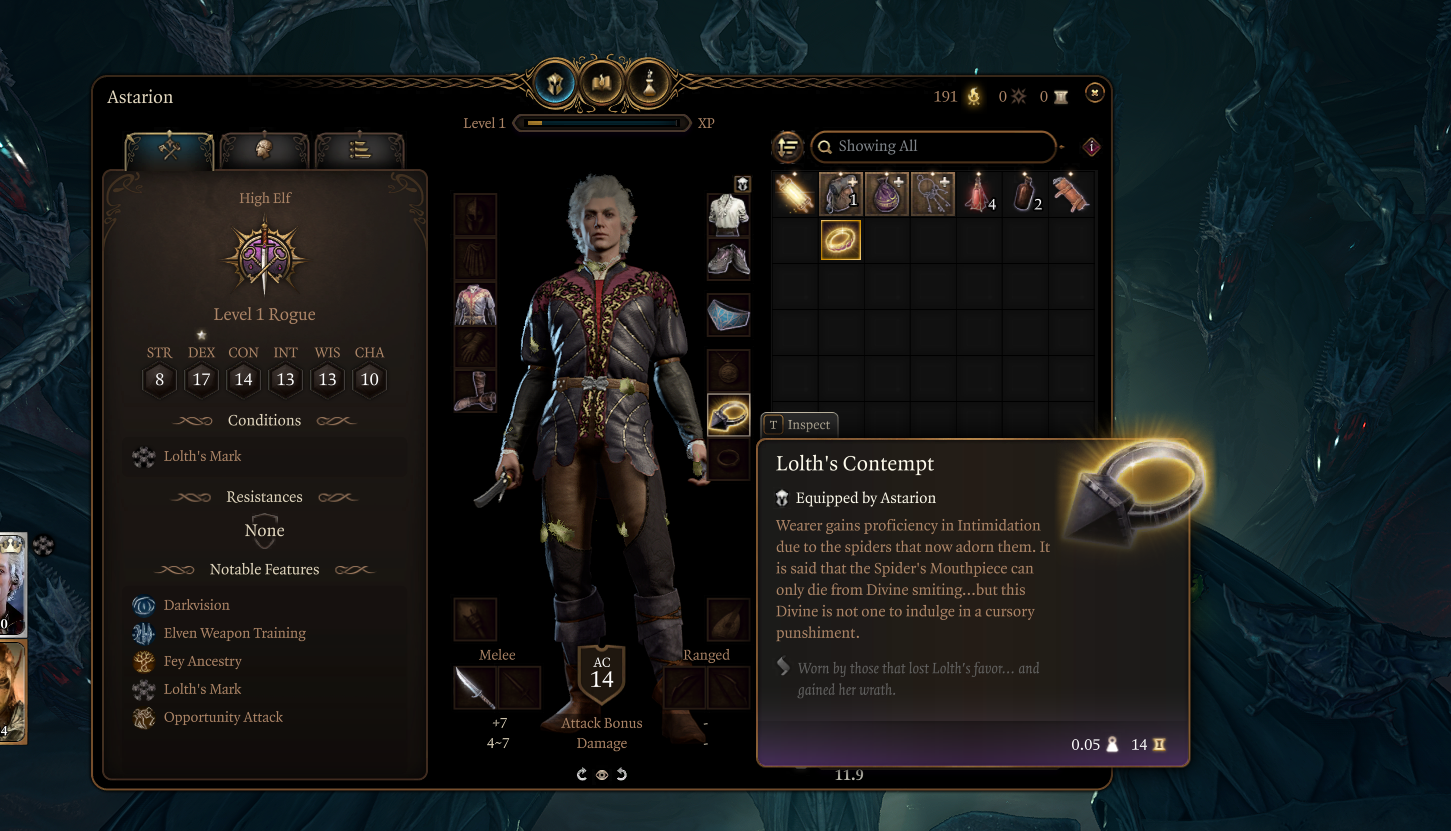Close the character inventory window
Viewport: 1451px width, 831px height.
click(1095, 93)
